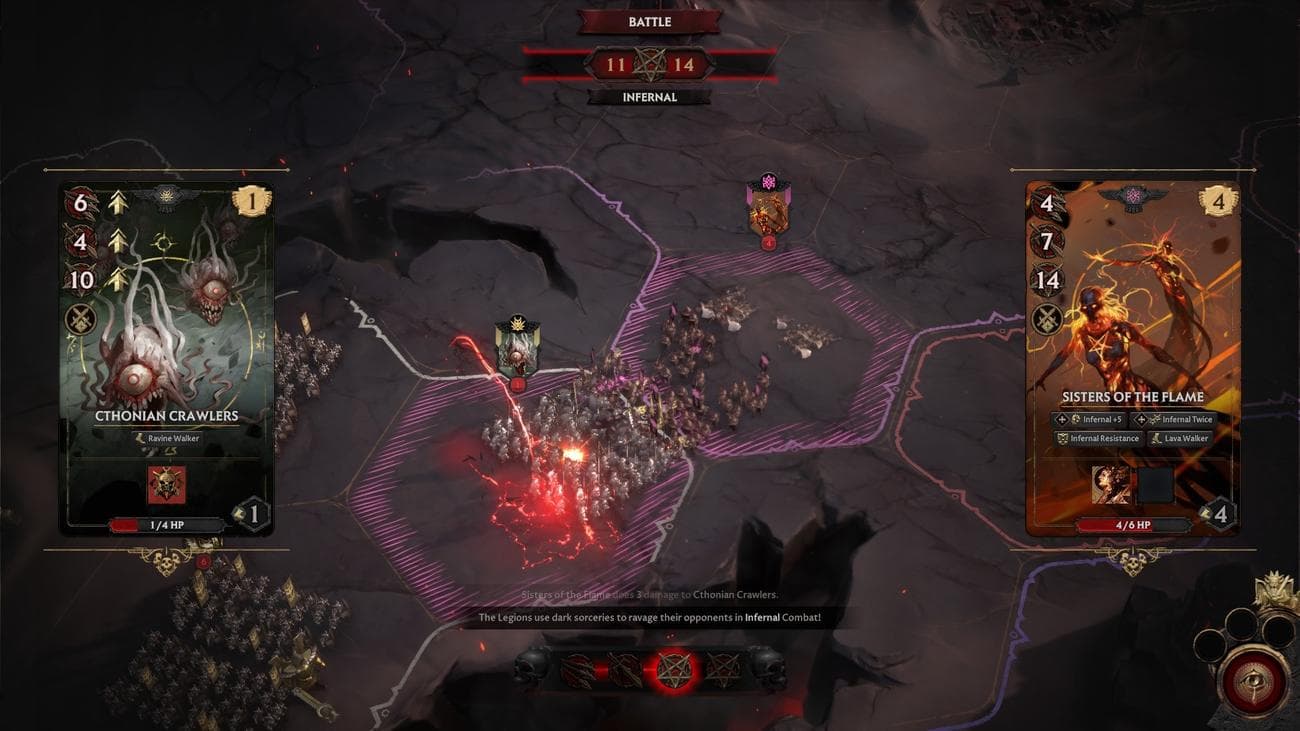Screen dimensions: 1300x731
Task: Click the crossed swords icon on Sisters card
Action: click(1046, 320)
